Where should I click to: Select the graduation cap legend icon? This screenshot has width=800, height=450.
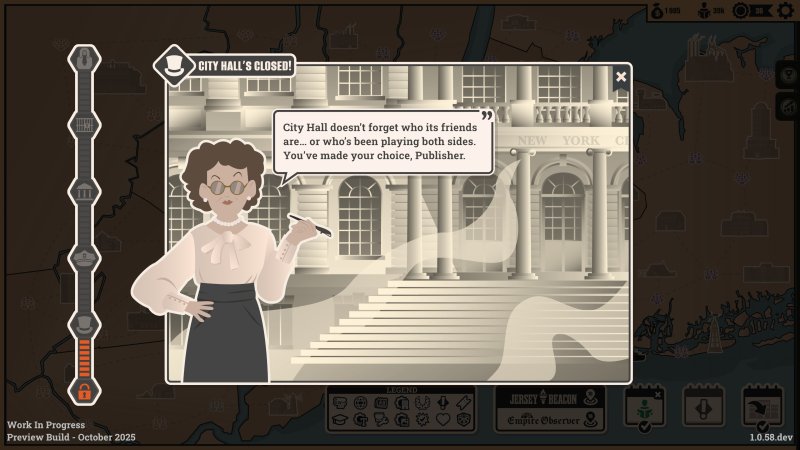[x=340, y=420]
